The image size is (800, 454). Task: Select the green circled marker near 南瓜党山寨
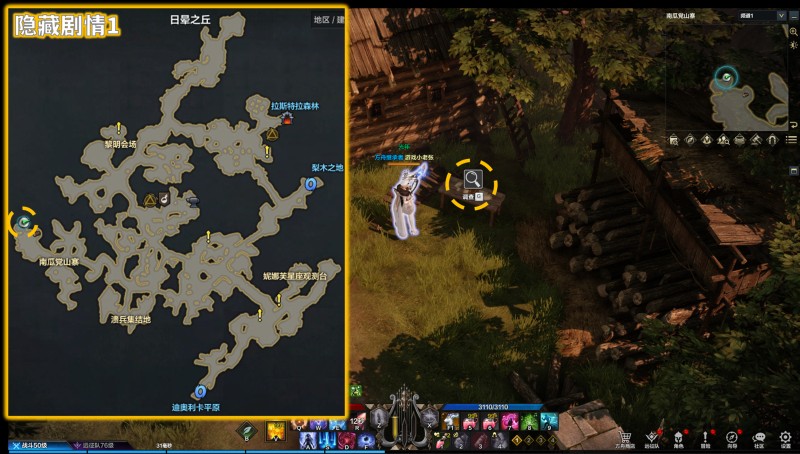coord(23,221)
